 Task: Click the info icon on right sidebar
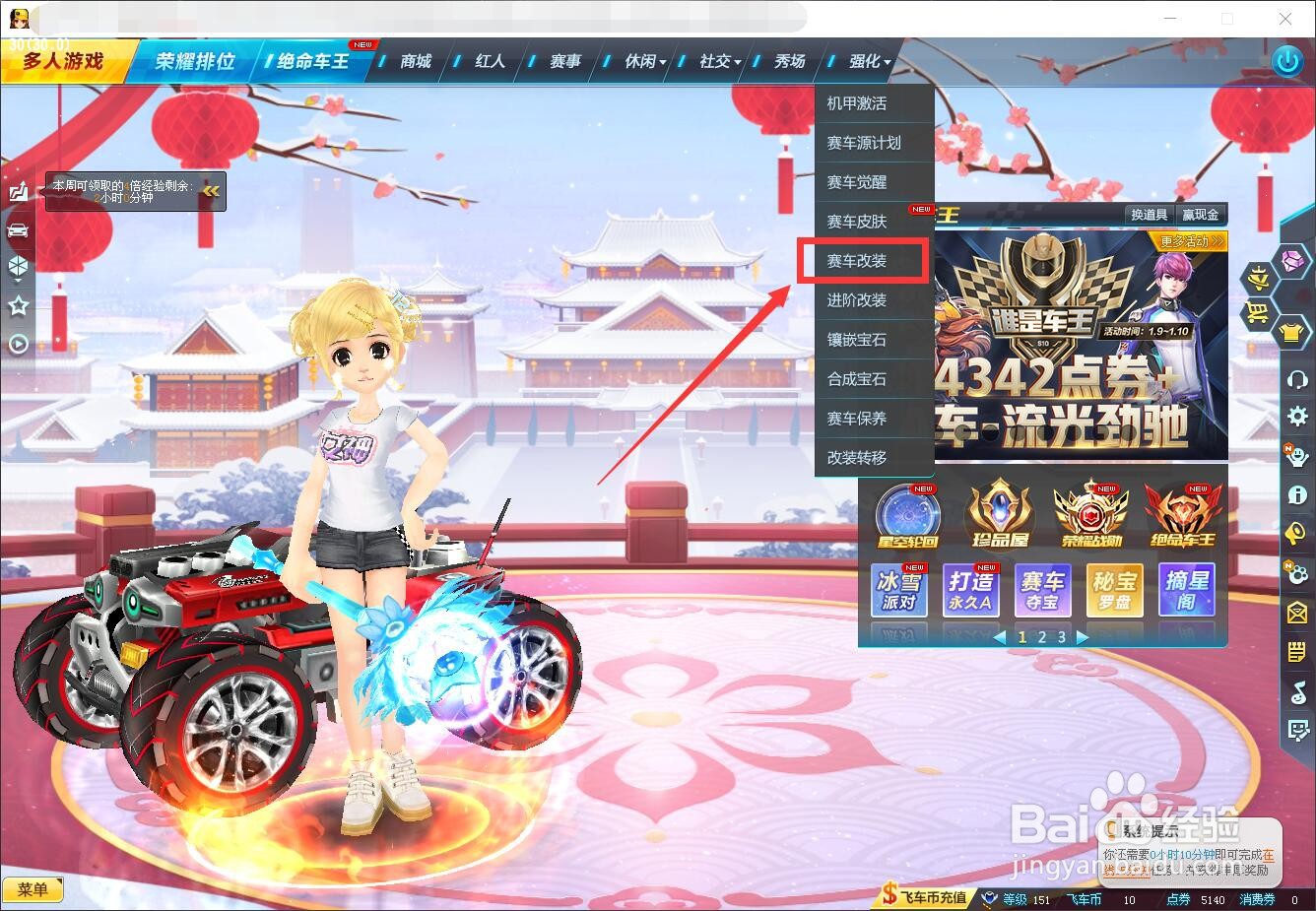pyautogui.click(x=1296, y=494)
